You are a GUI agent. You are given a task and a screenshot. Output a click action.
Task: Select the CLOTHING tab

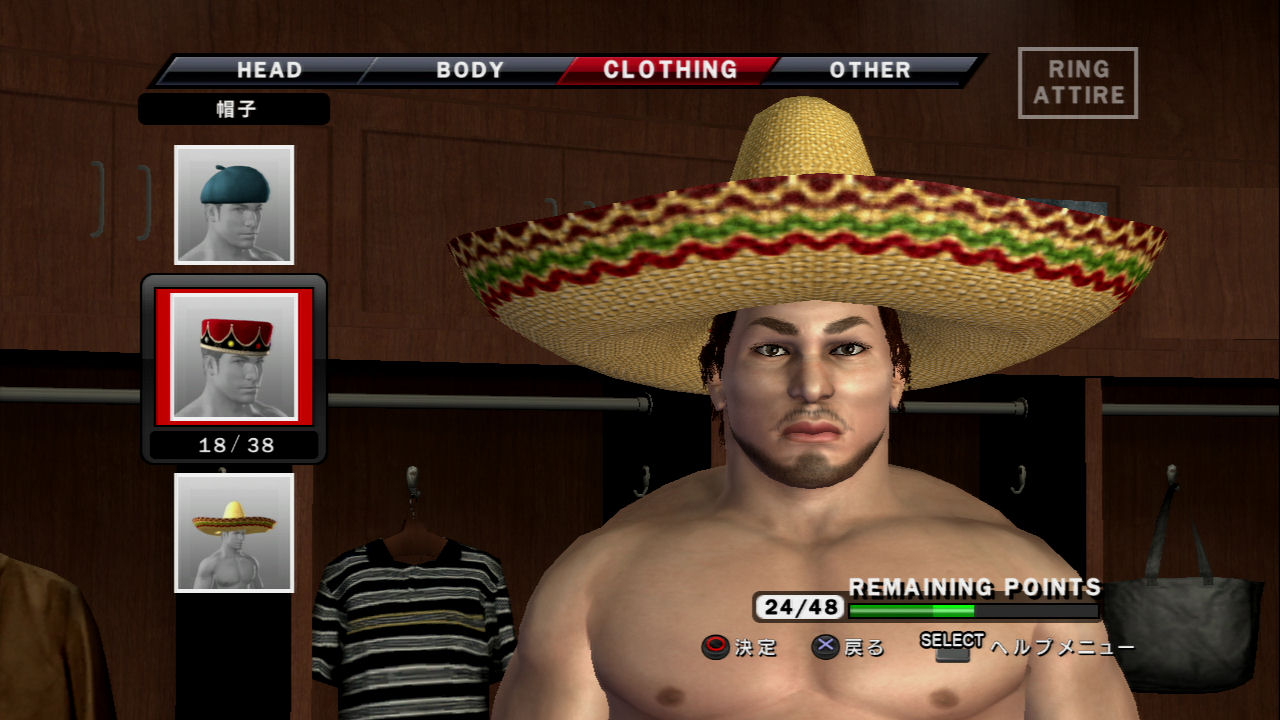click(x=670, y=70)
